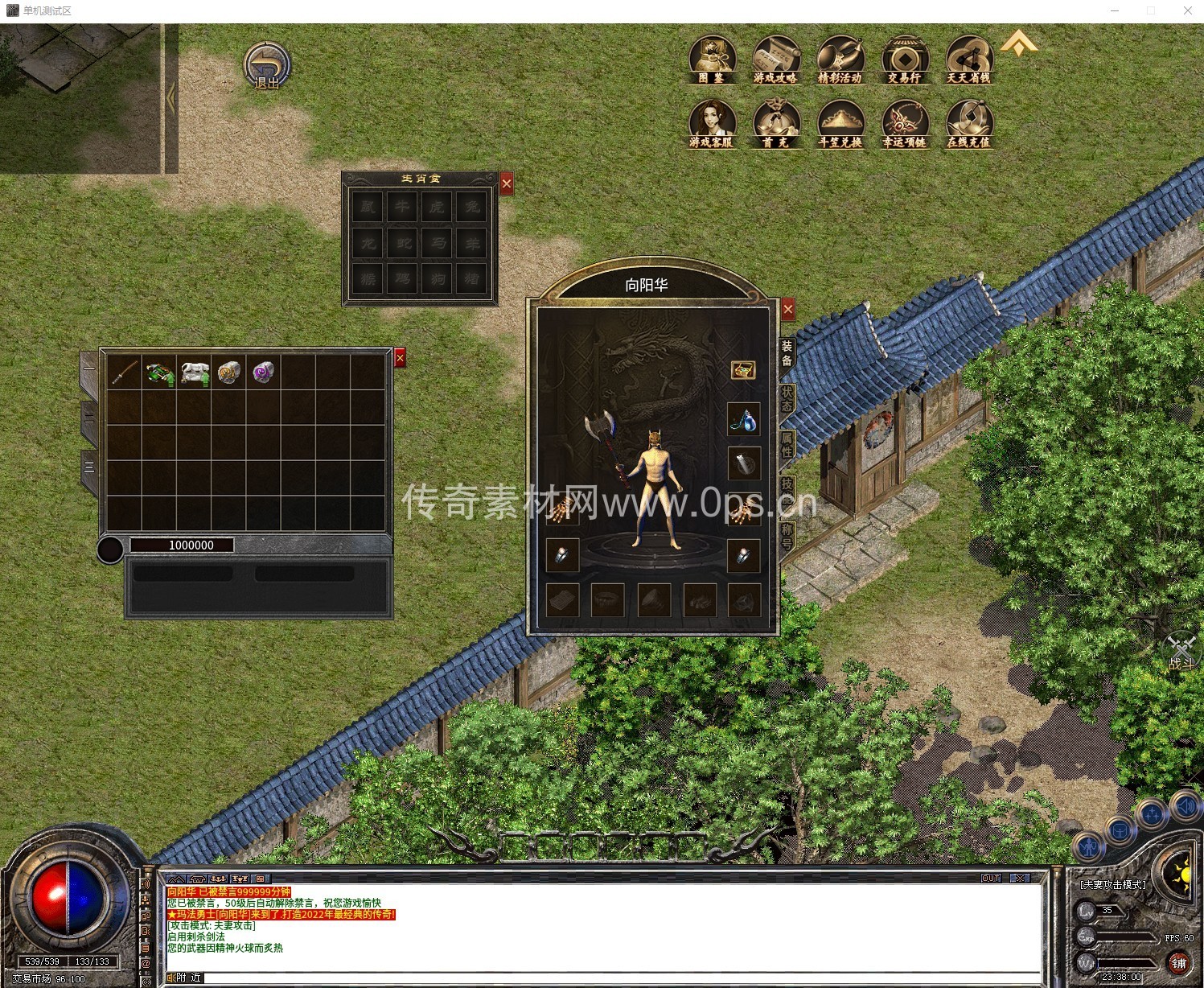Open the 游戏客服 customer service icon
The width and height of the screenshot is (1204, 988).
(x=712, y=124)
